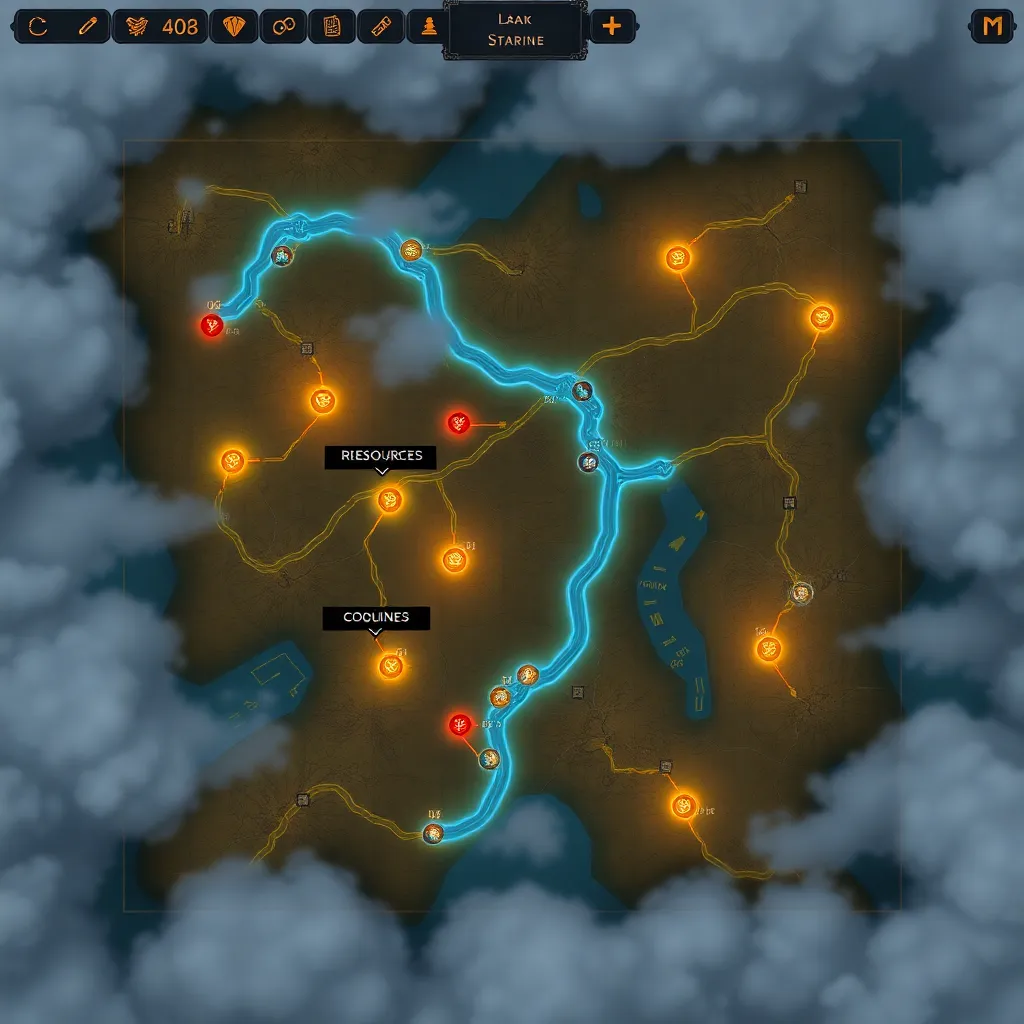Open the orange gem icon button
1024x1024 pixels.
pos(236,27)
